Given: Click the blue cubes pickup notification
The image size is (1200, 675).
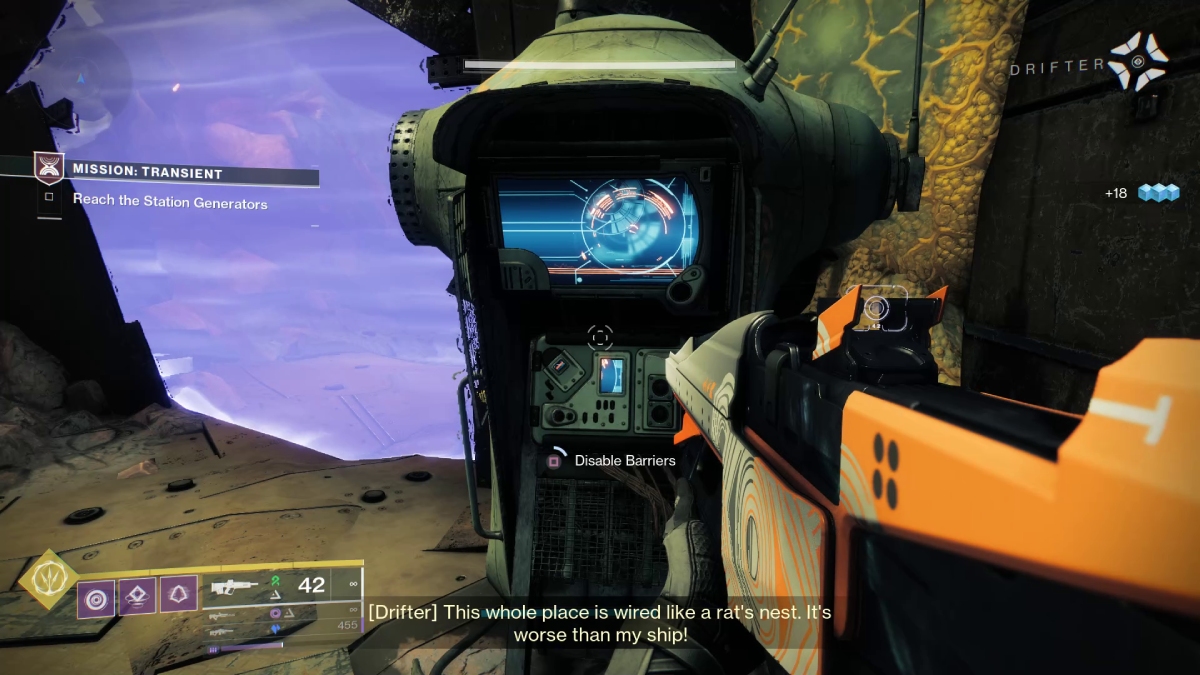Looking at the screenshot, I should tap(1158, 193).
